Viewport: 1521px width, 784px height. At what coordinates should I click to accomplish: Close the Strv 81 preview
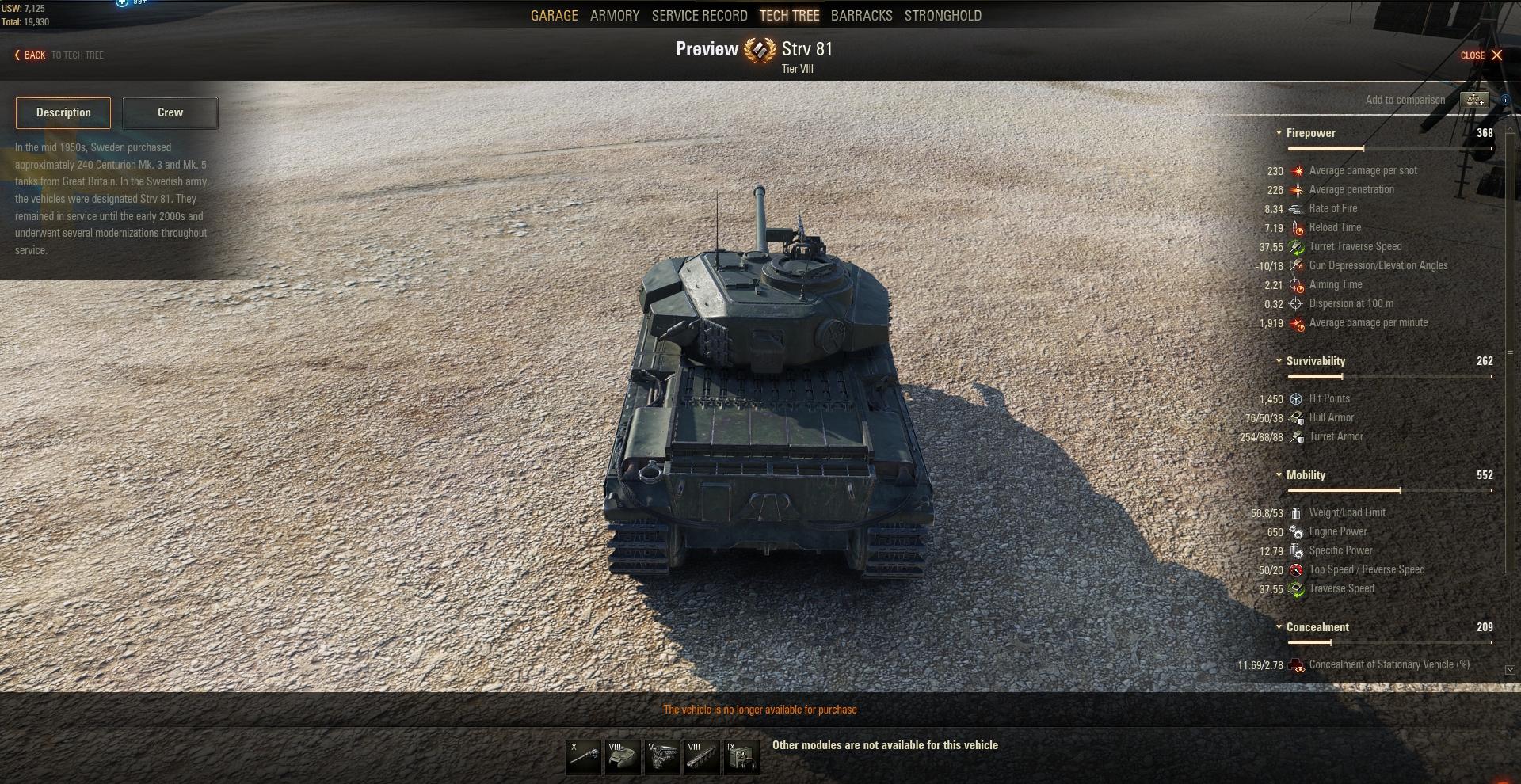pos(1481,55)
